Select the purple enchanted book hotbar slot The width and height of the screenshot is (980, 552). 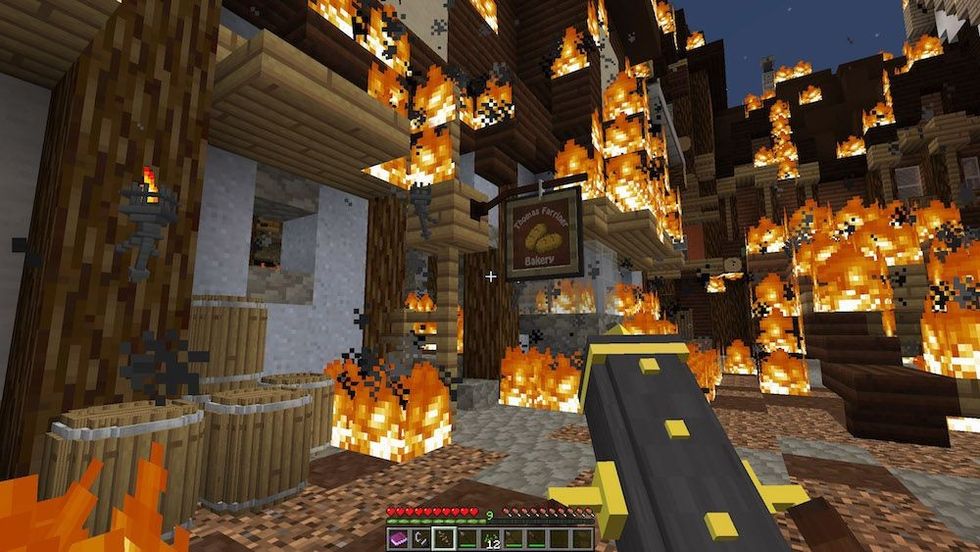click(x=397, y=538)
